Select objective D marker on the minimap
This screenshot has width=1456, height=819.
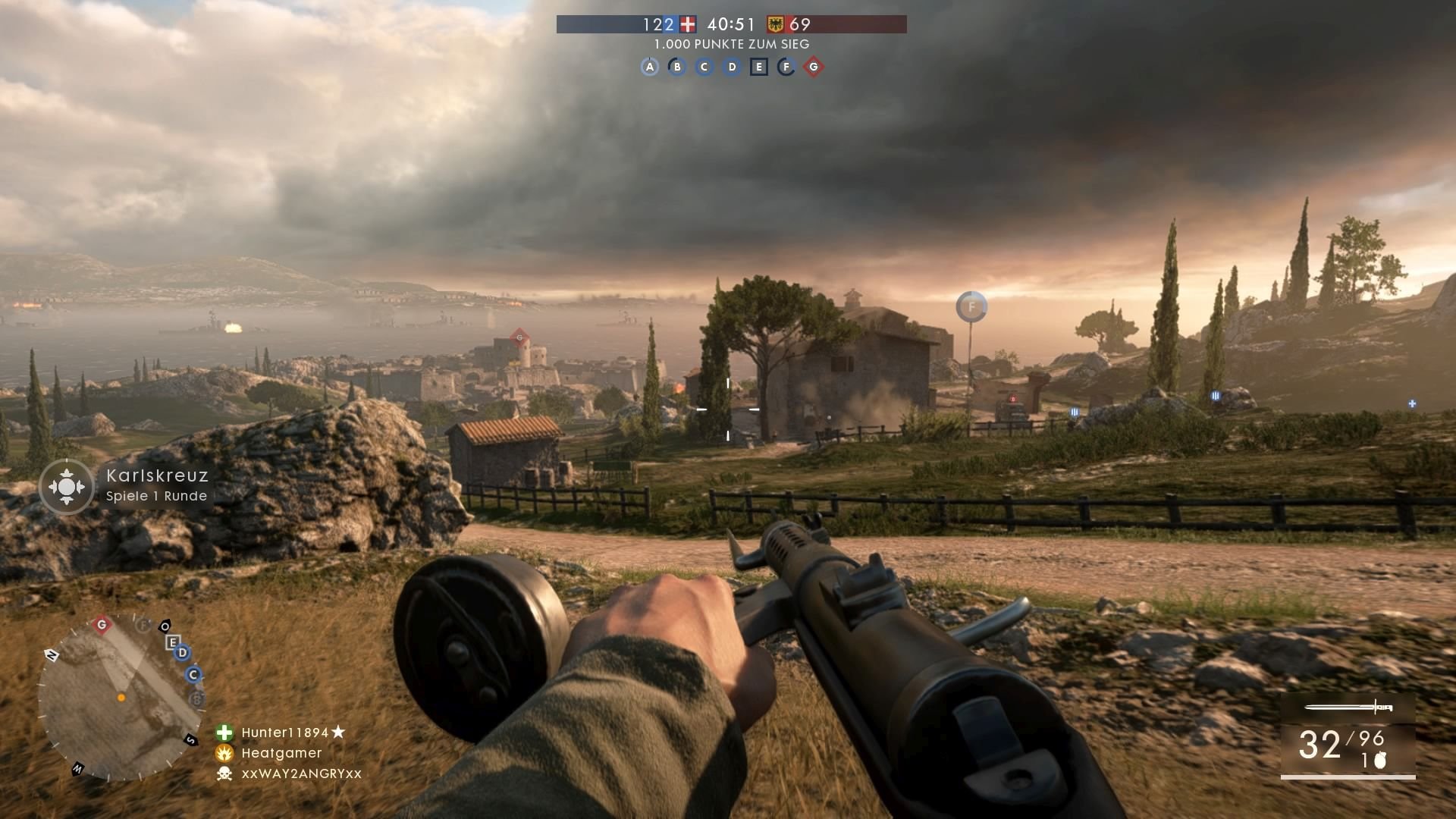pos(182,653)
